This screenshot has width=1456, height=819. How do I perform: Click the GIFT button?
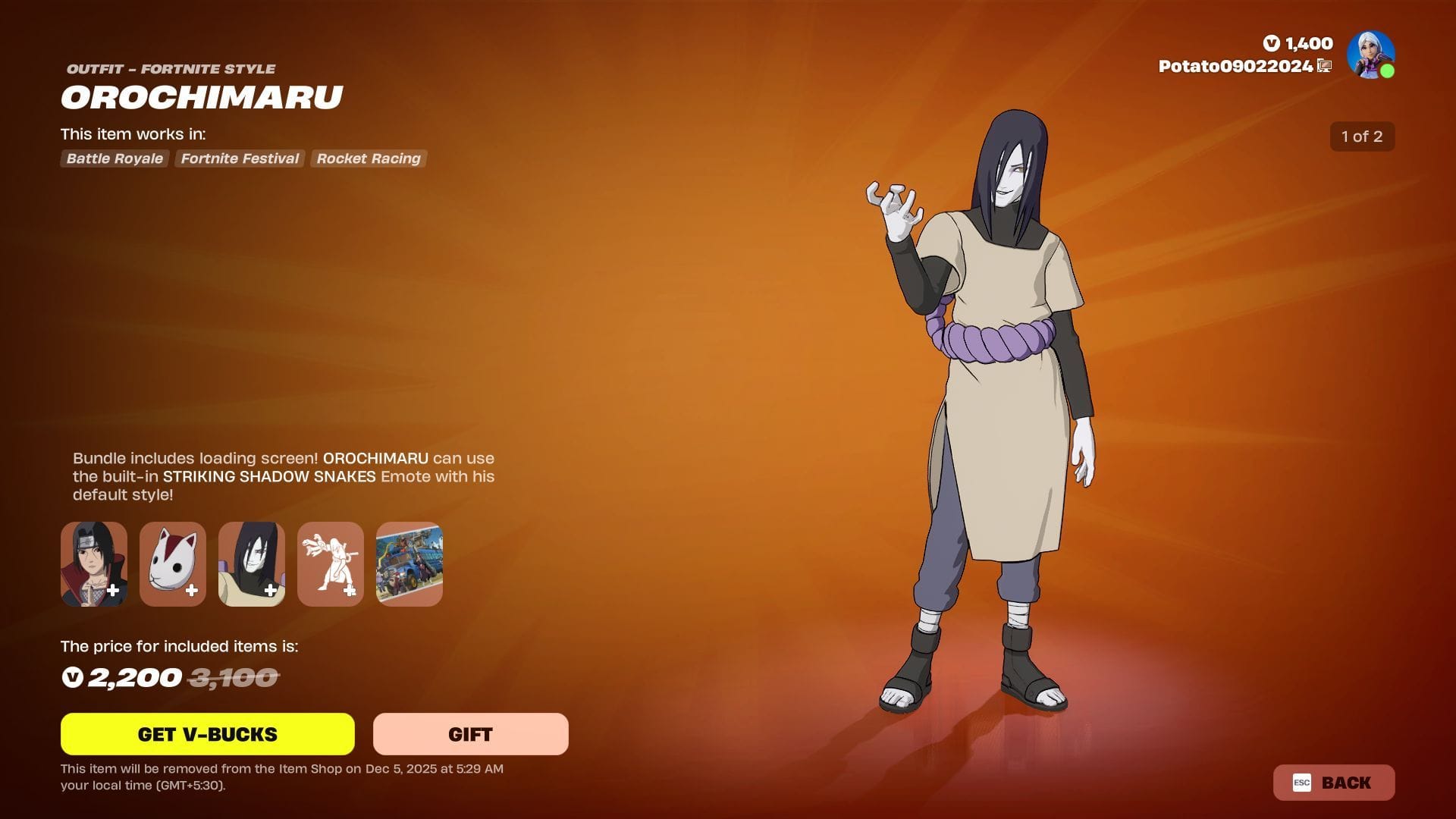pyautogui.click(x=469, y=733)
